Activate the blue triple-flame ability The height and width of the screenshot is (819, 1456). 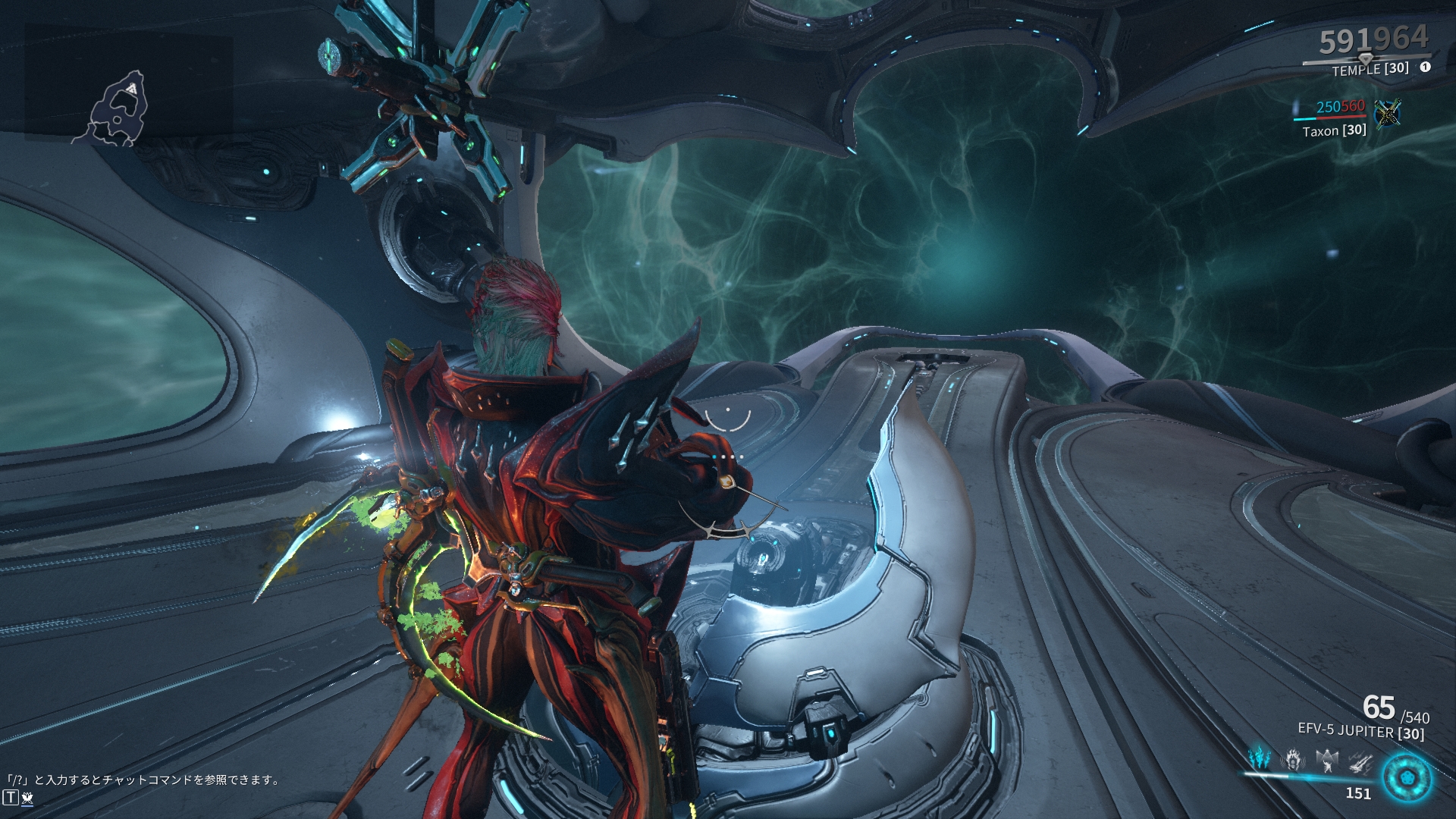point(1259,758)
